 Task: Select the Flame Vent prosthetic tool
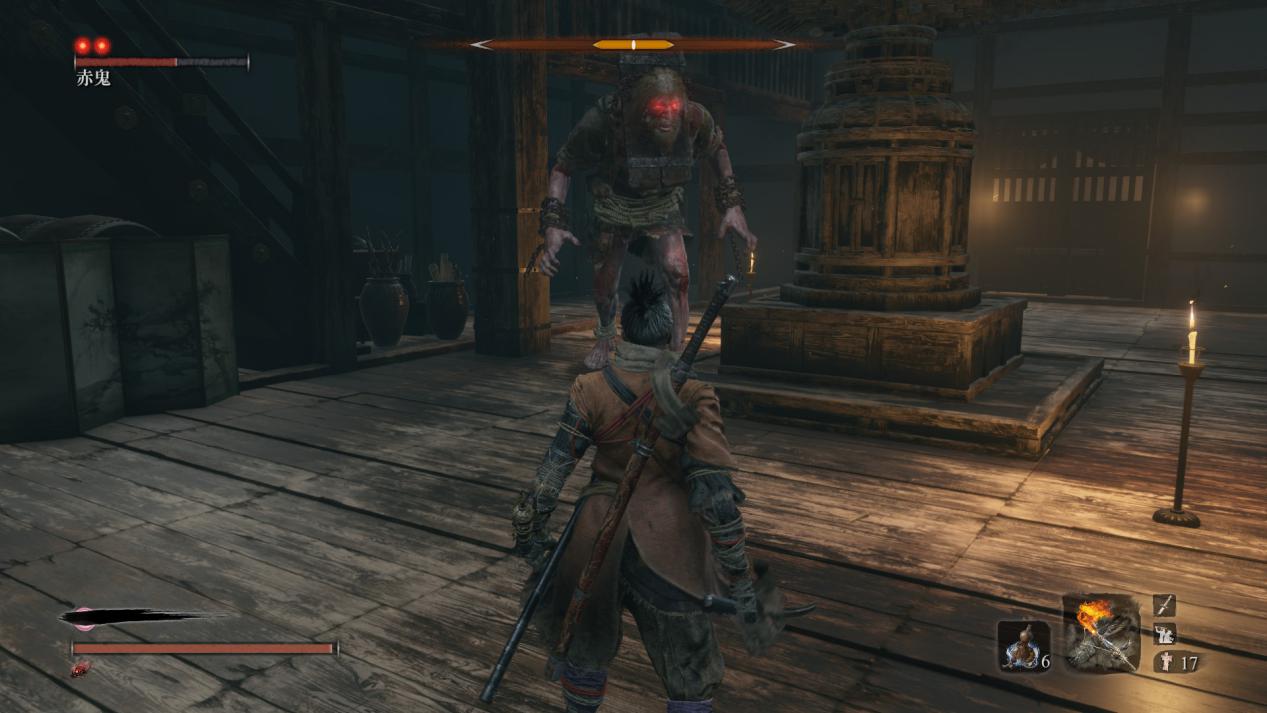coord(1101,633)
